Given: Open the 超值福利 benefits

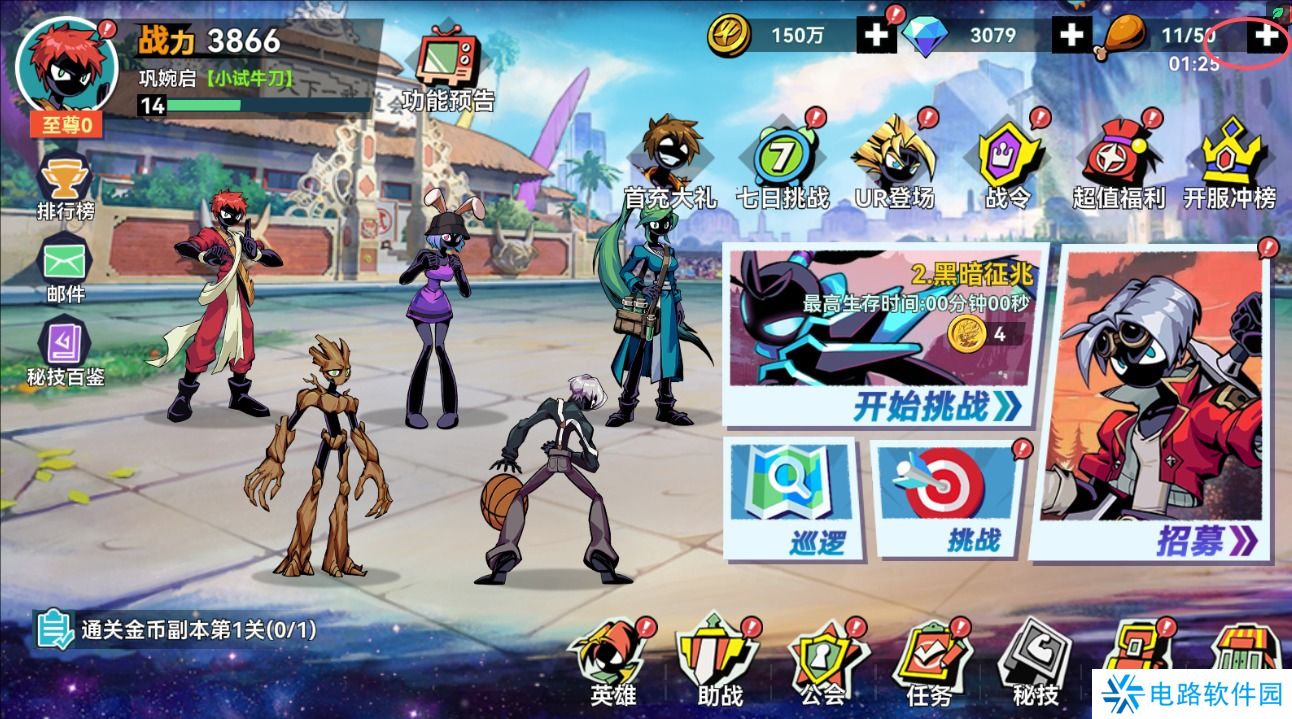Looking at the screenshot, I should coord(1119,163).
